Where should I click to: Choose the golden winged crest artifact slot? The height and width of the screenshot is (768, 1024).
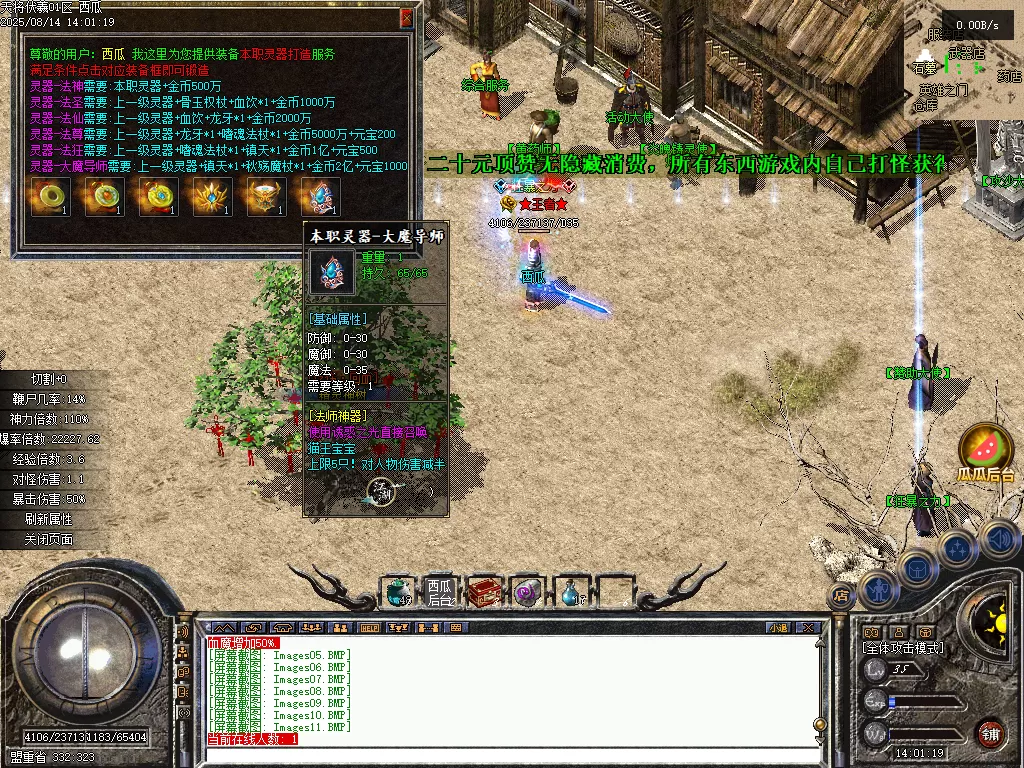[x=210, y=197]
